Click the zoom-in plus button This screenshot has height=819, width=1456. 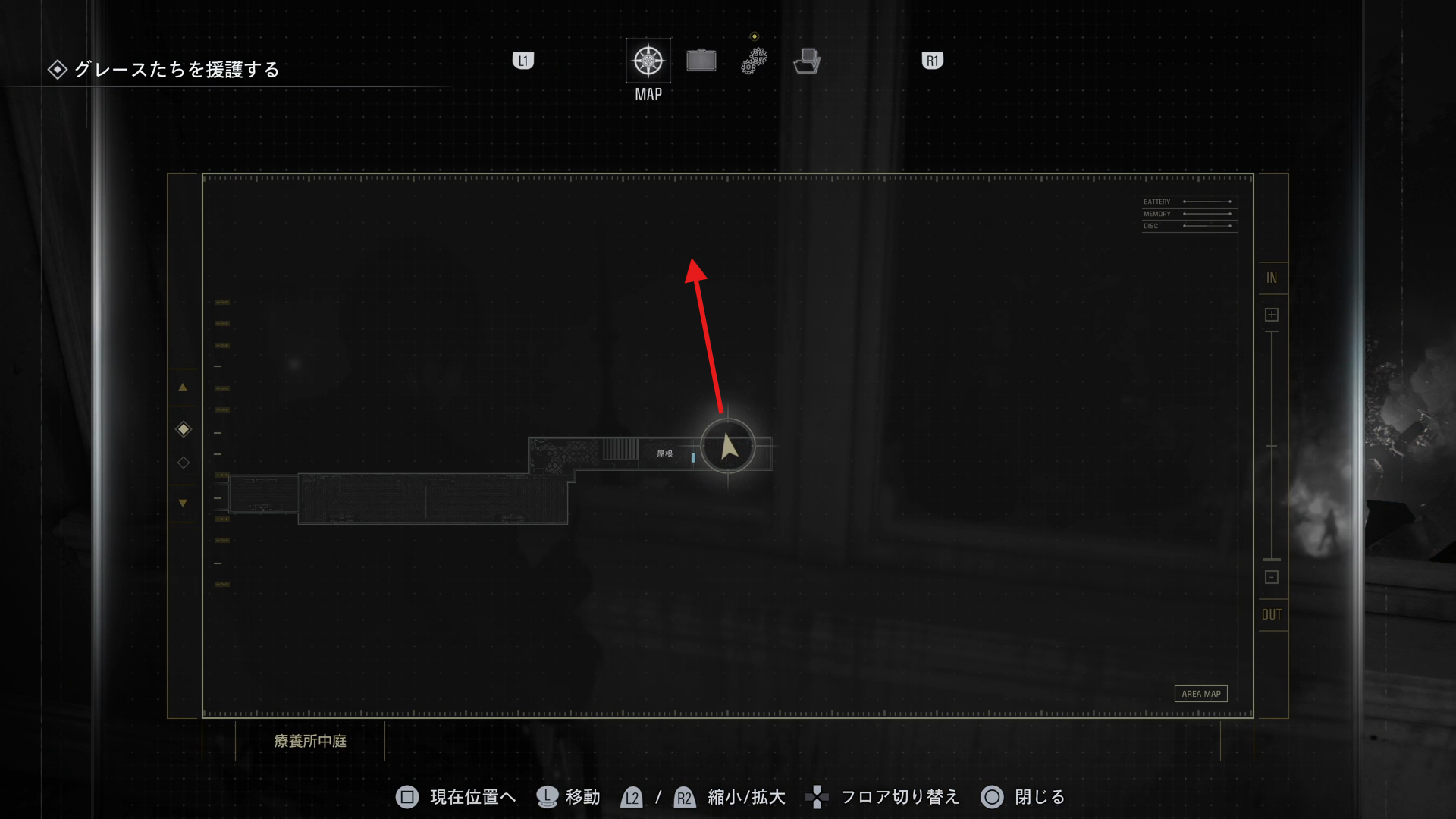coord(1272,315)
